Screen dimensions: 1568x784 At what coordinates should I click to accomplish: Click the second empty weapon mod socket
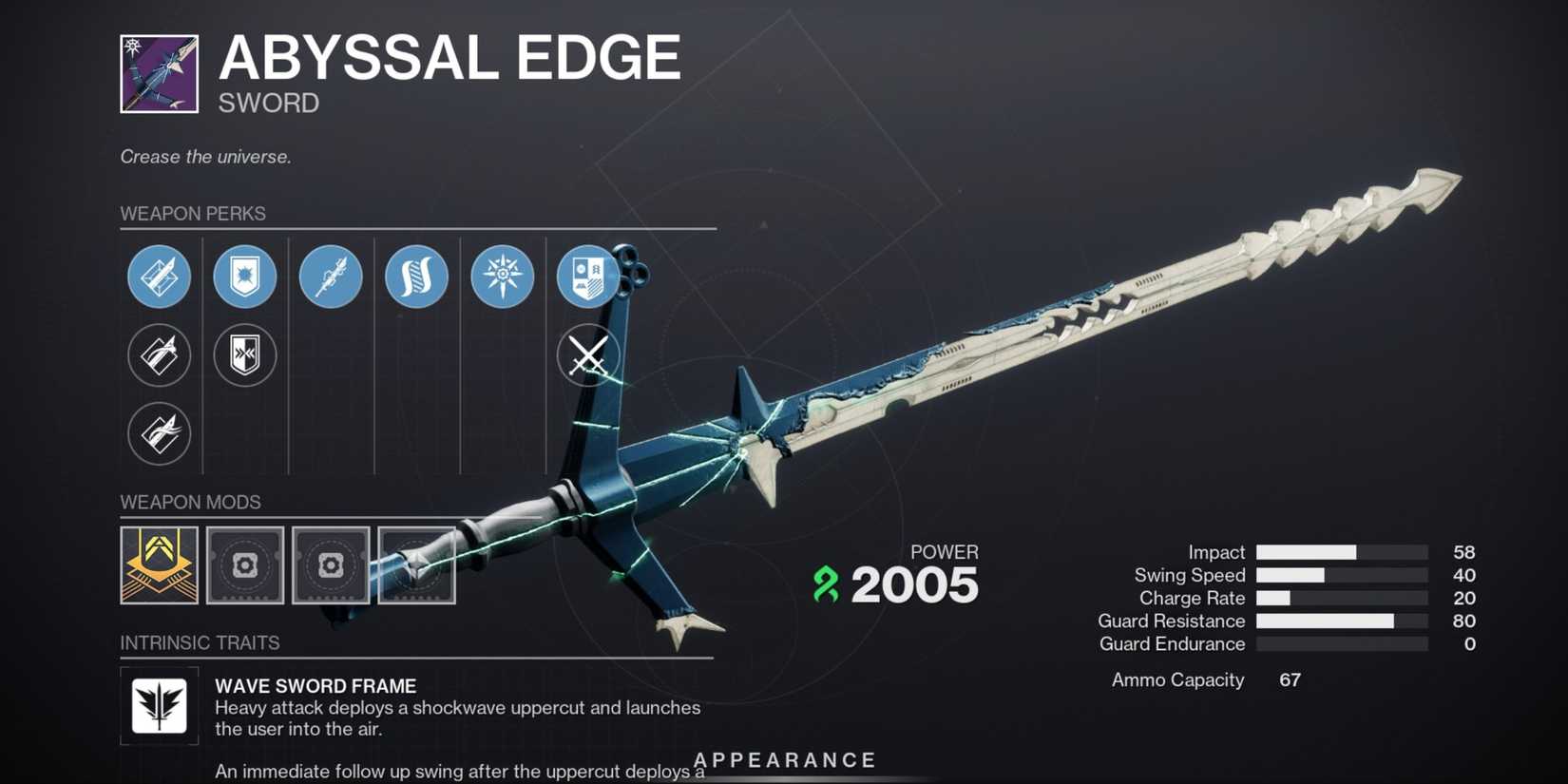(330, 567)
